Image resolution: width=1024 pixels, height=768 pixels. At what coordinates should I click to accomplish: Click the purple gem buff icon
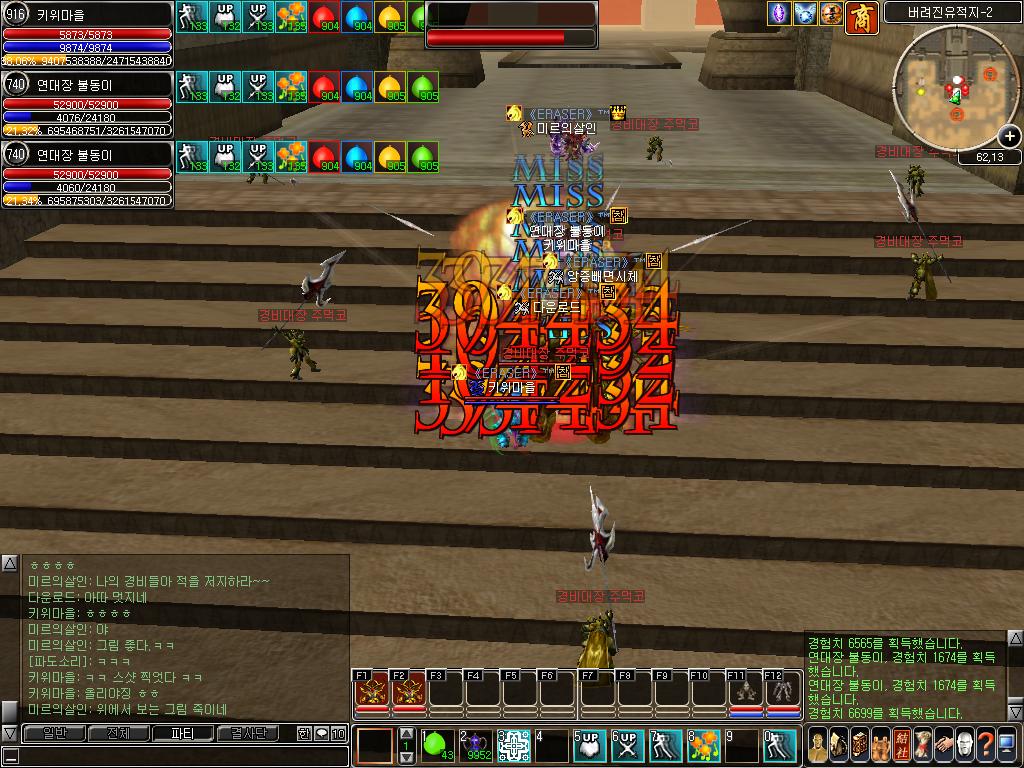click(x=779, y=14)
